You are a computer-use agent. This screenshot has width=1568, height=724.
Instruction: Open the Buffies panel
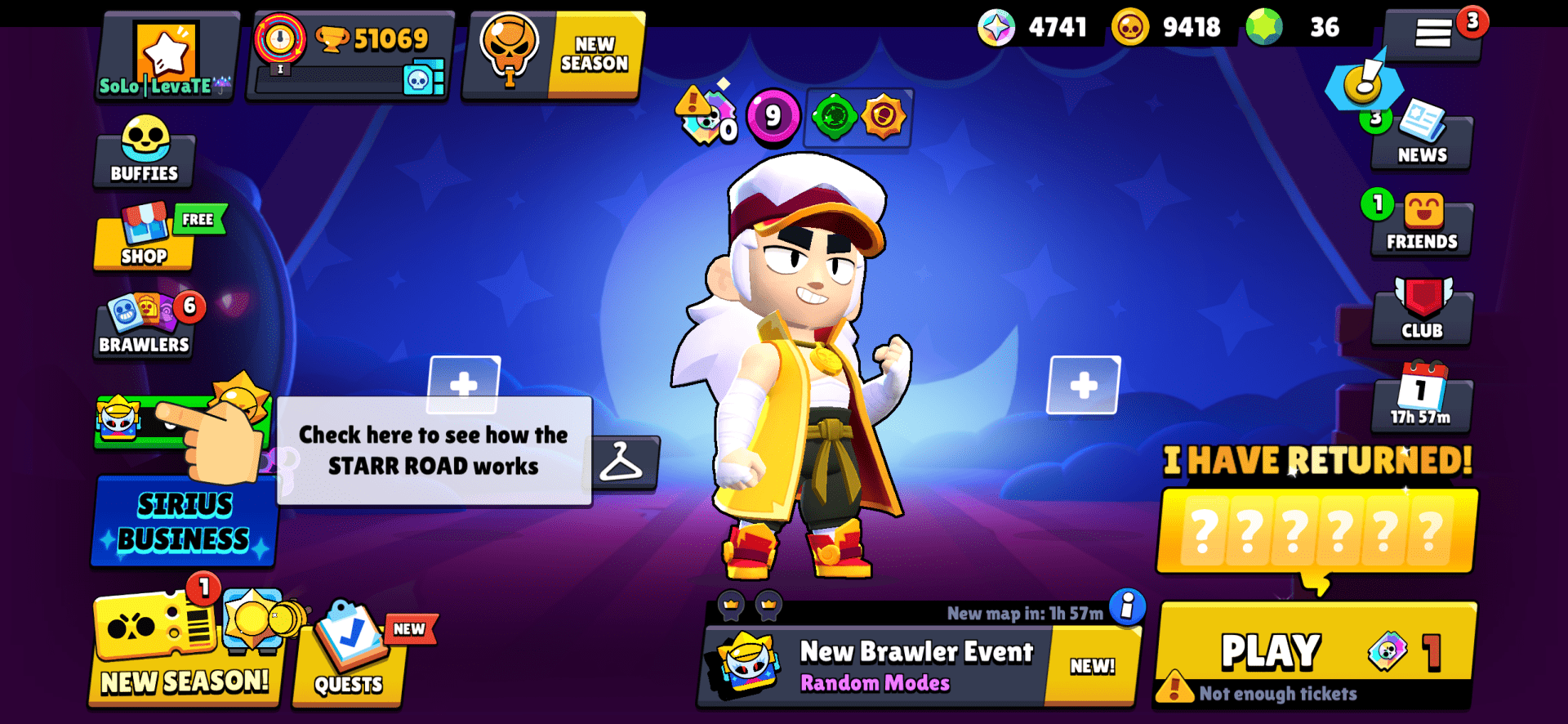click(143, 155)
